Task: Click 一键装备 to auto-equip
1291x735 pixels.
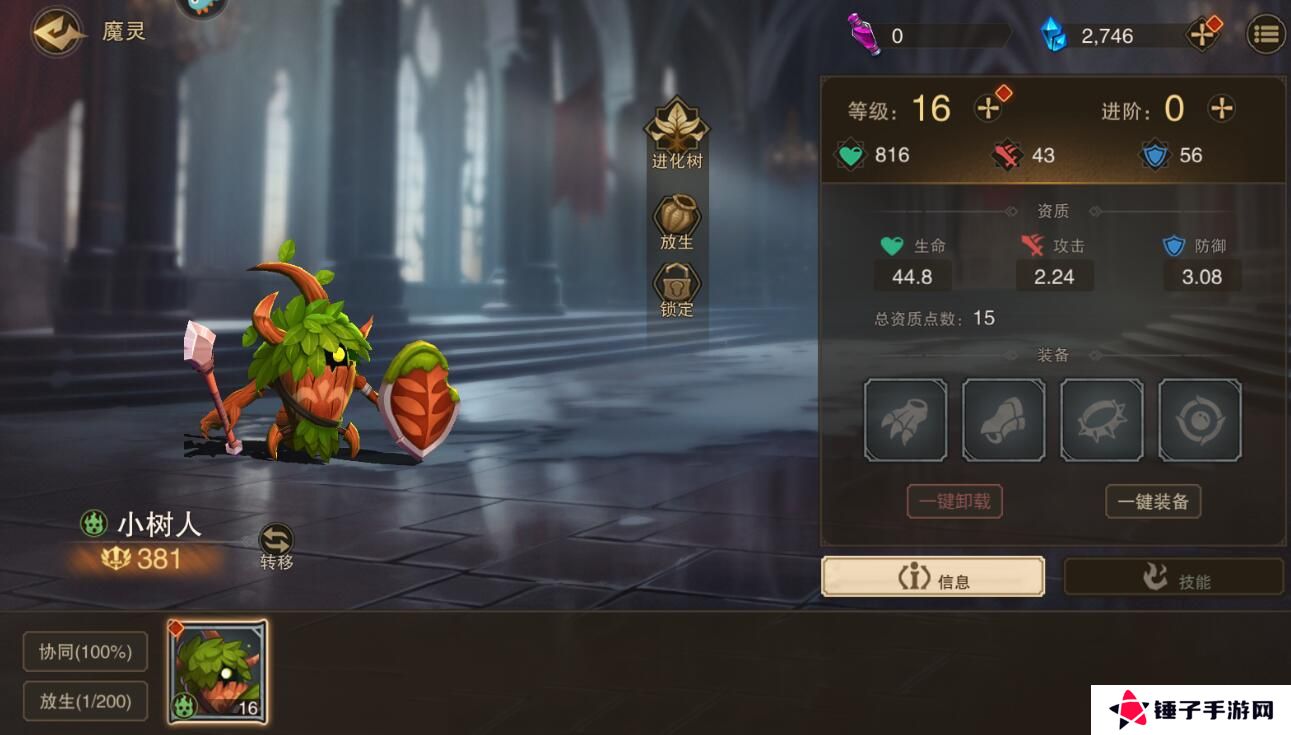Action: (x=1153, y=501)
